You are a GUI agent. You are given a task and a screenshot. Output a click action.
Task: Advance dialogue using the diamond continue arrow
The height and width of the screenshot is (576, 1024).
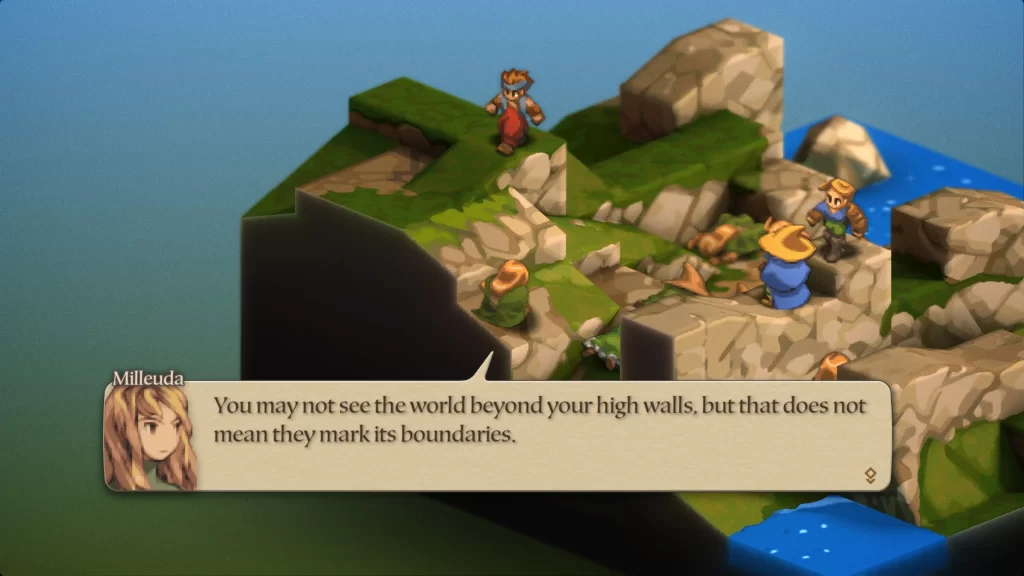[870, 475]
